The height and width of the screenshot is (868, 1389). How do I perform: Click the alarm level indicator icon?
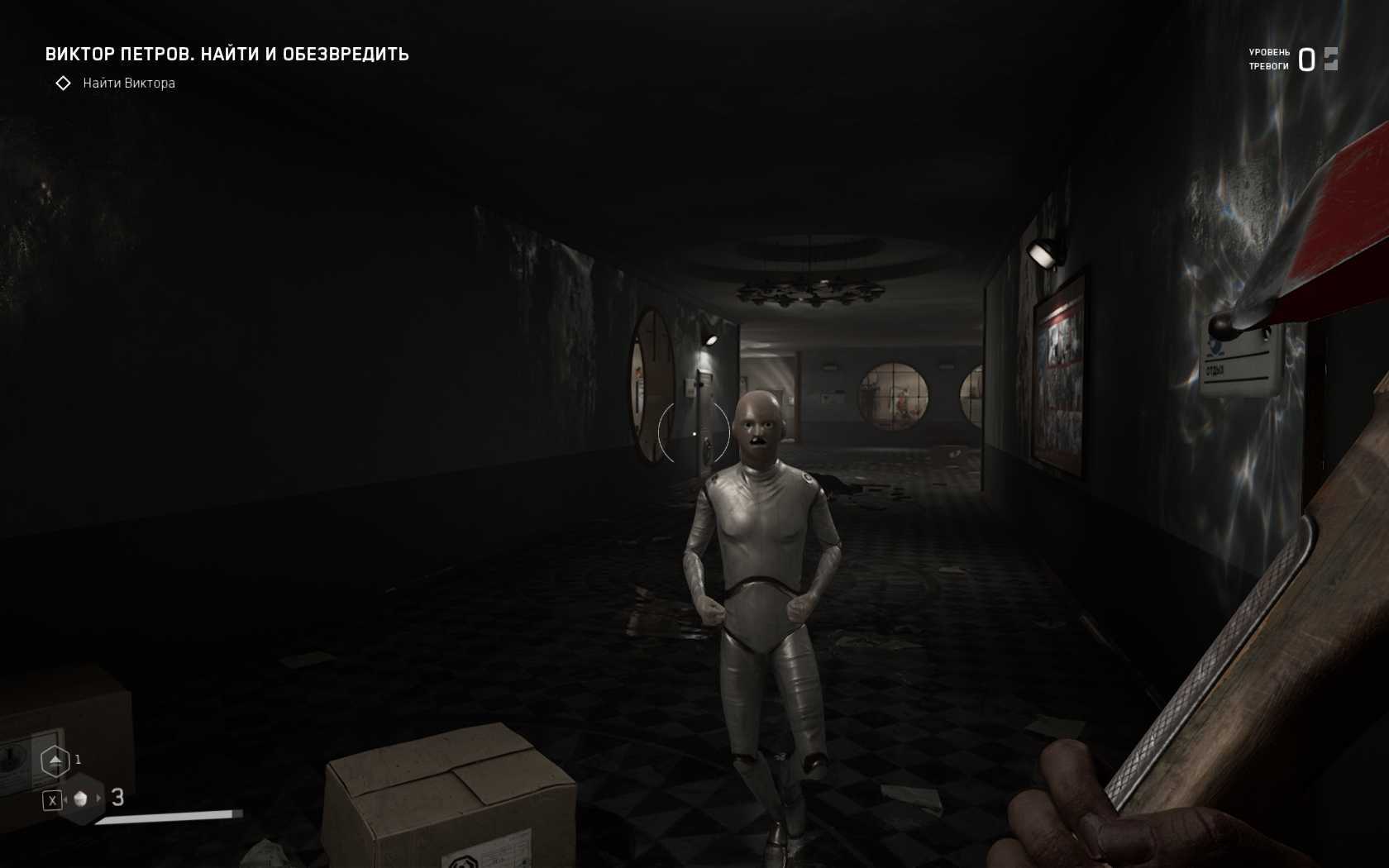1330,60
